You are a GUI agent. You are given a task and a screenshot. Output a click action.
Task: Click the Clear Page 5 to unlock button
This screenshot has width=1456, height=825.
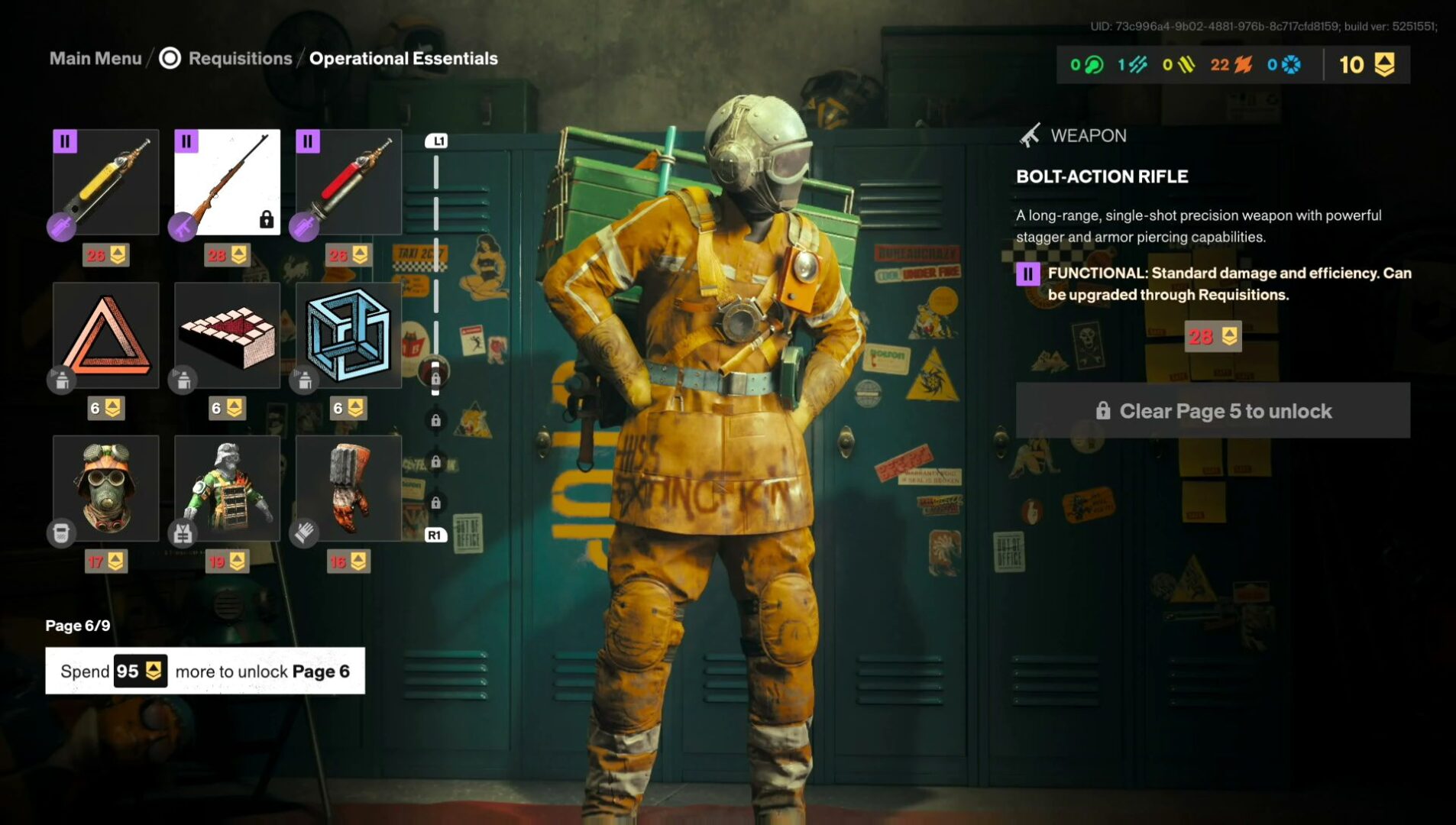[x=1213, y=411]
